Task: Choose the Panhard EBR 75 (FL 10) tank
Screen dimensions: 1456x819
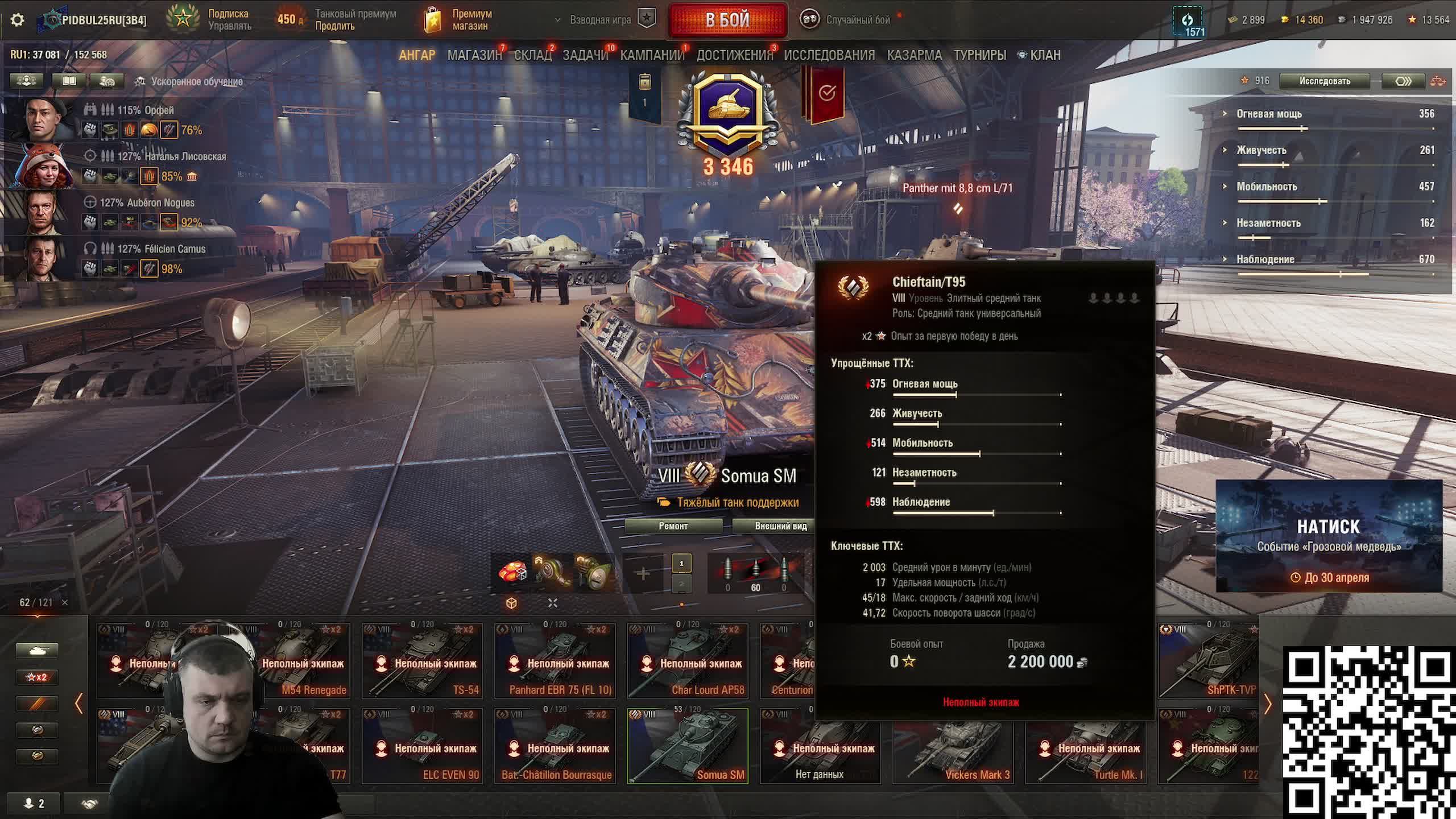Action: pyautogui.click(x=555, y=661)
